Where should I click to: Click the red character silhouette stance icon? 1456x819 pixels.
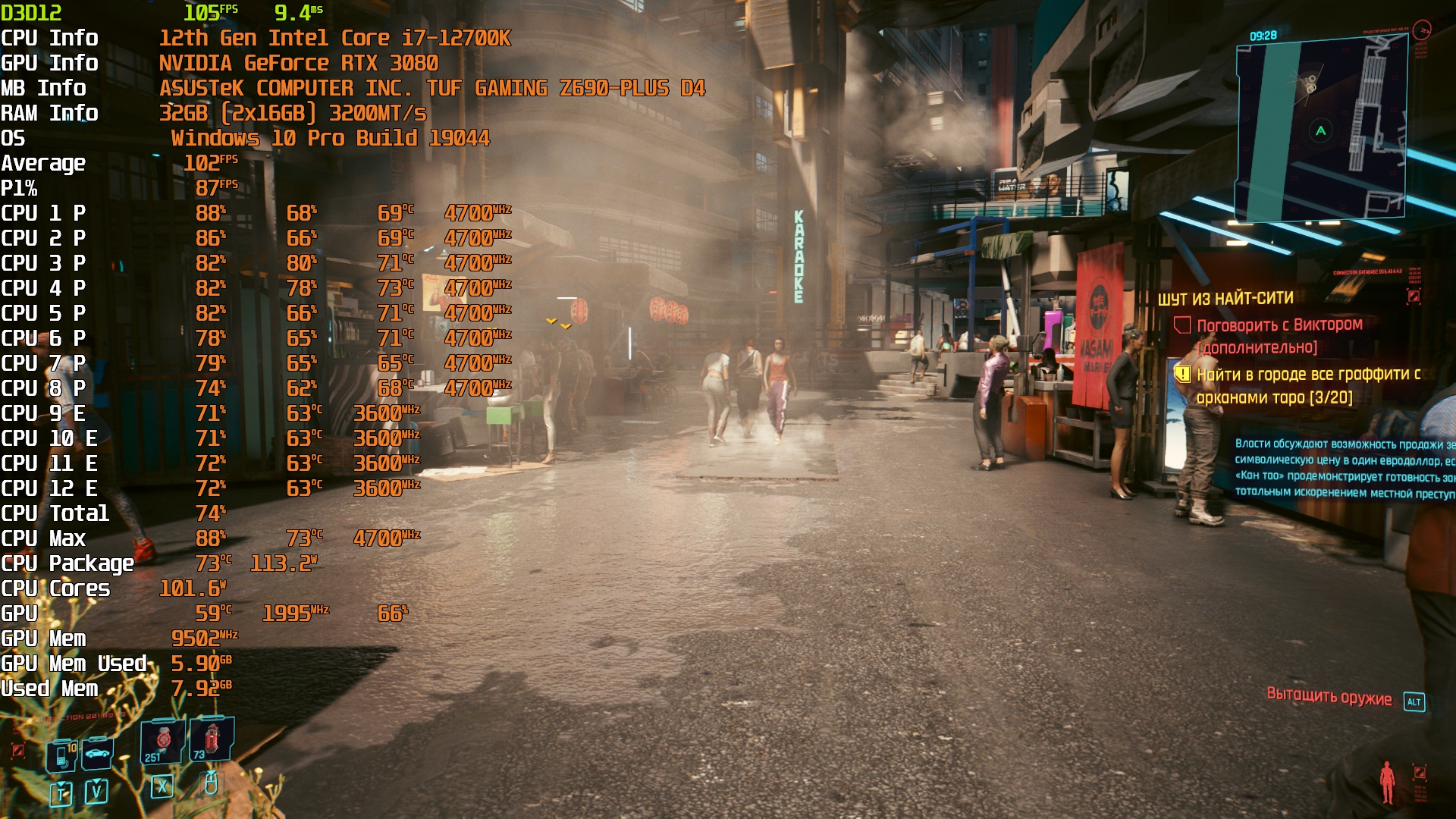point(1387,782)
